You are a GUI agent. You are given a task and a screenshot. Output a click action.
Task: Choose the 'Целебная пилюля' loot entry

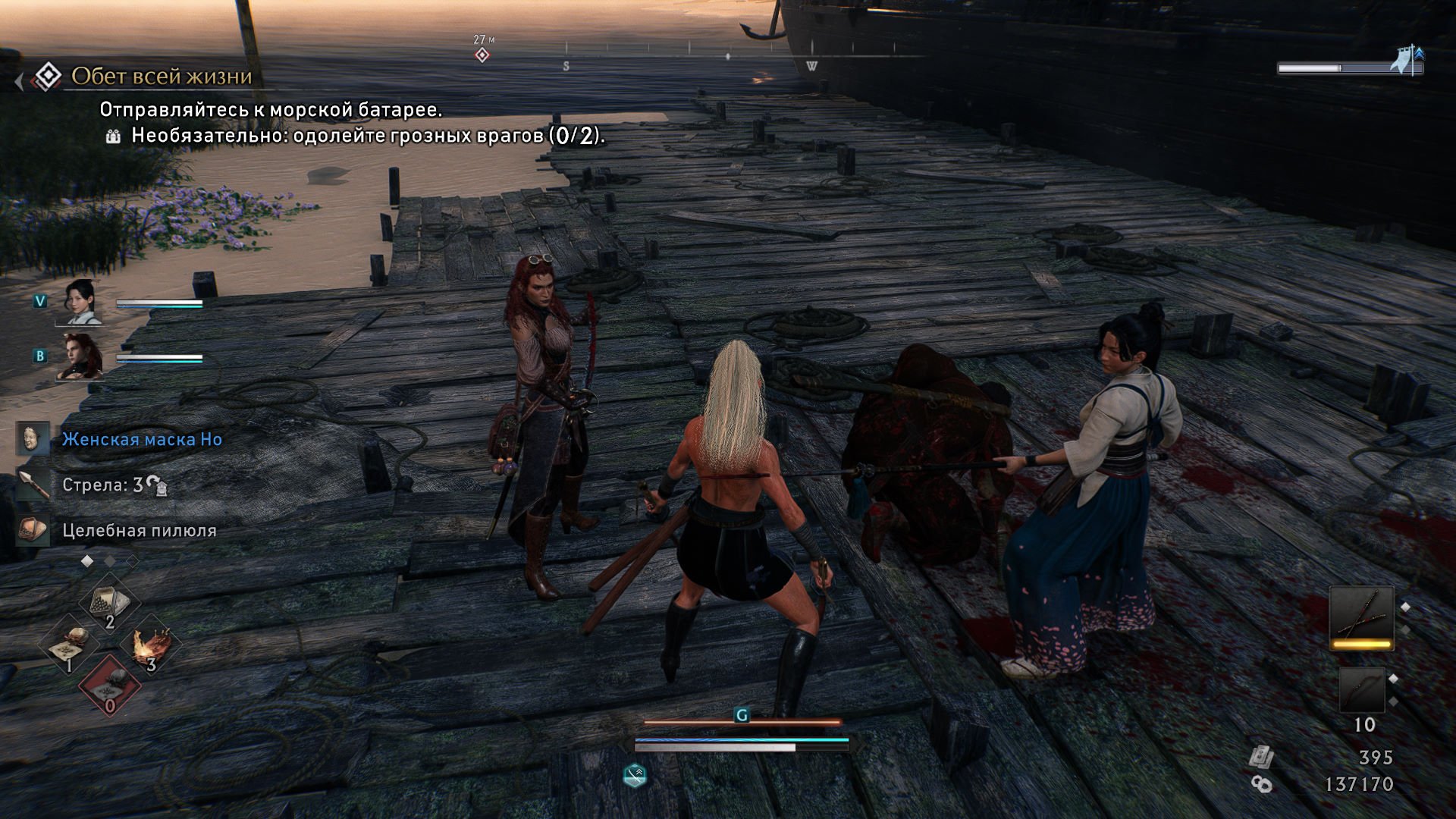[x=139, y=531]
